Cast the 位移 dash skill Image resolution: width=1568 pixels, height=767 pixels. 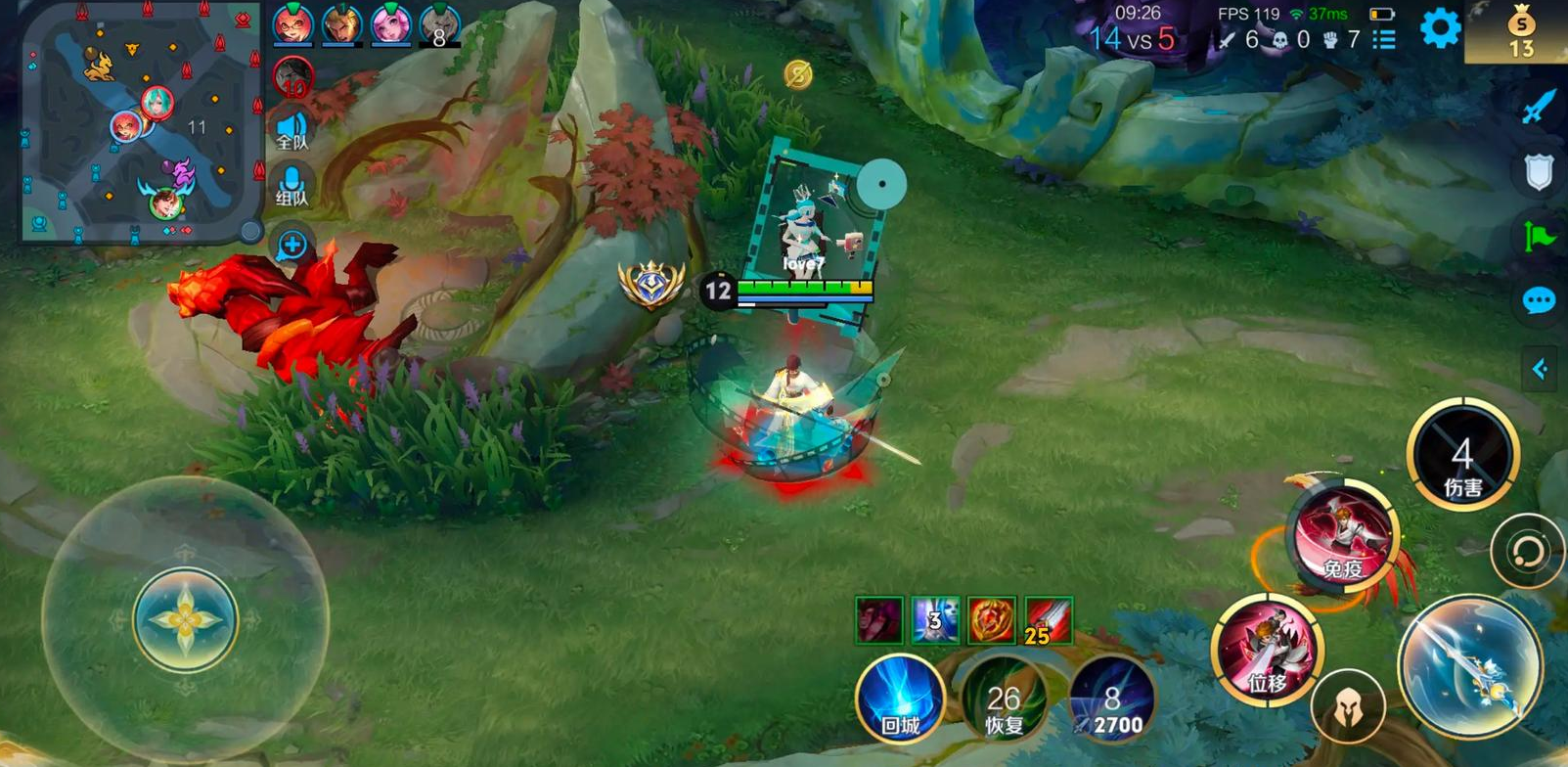point(1267,650)
